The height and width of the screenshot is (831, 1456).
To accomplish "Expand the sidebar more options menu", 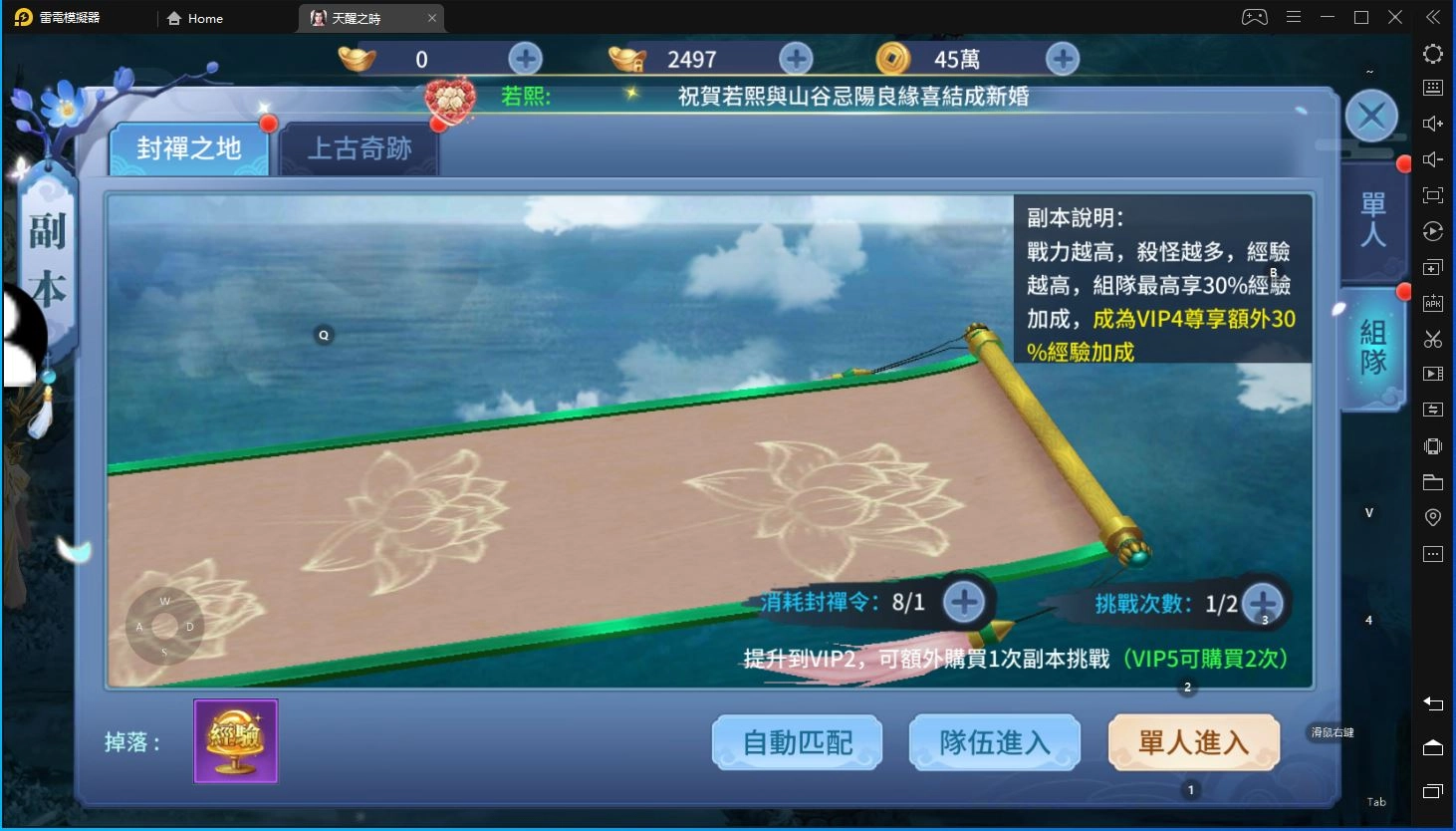I will (x=1432, y=553).
